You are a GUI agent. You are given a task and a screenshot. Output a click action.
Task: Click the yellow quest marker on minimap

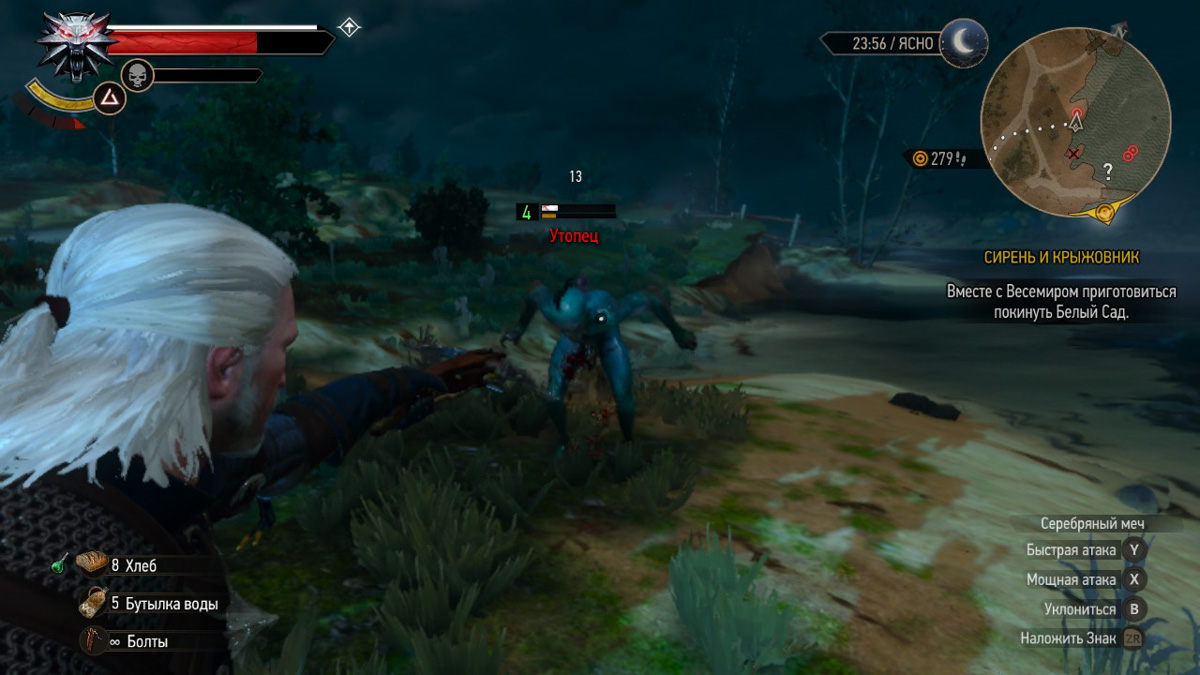click(x=1105, y=212)
